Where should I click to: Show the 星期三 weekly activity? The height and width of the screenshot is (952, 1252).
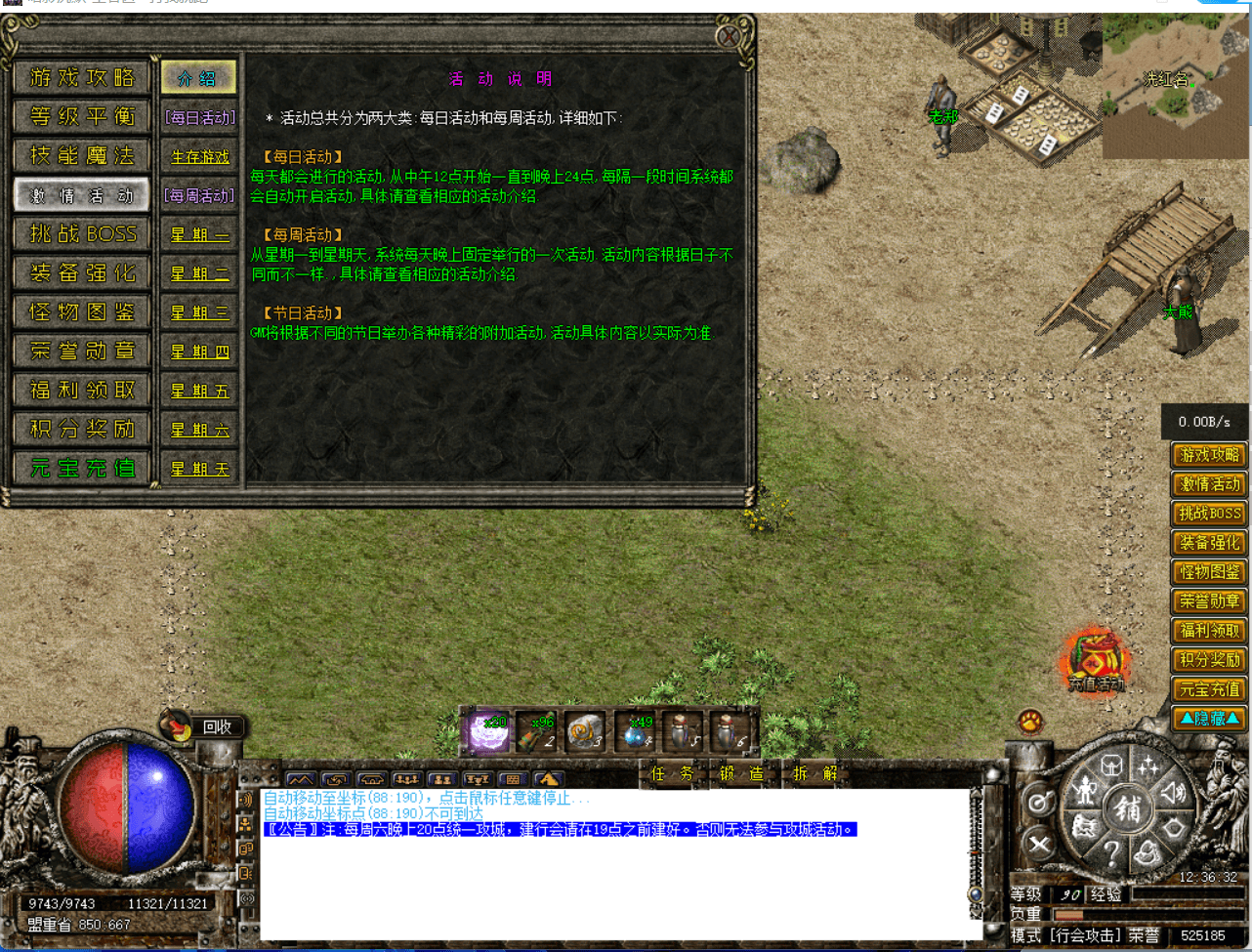199,312
